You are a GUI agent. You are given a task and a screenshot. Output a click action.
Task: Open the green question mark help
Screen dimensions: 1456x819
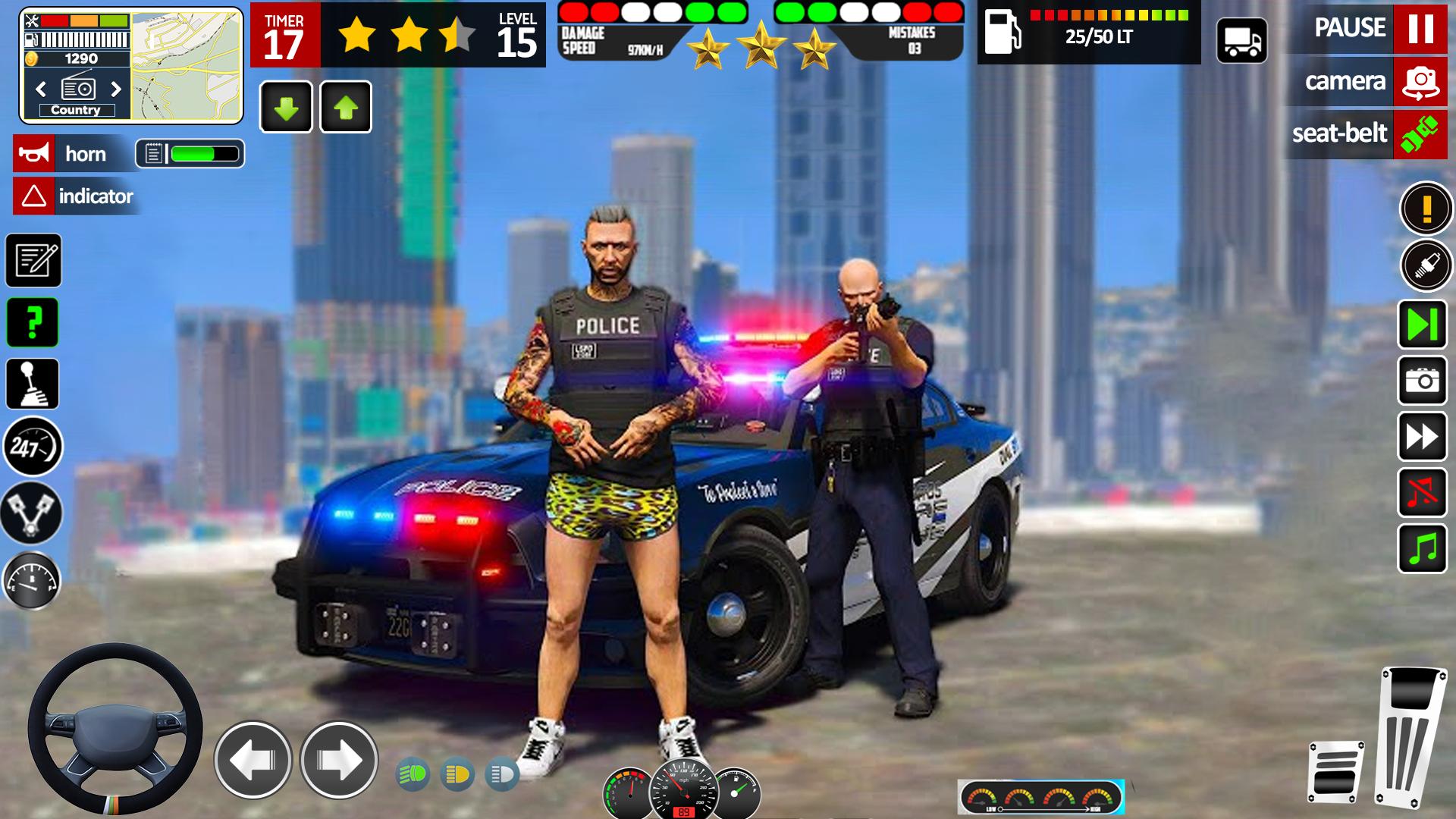[33, 322]
